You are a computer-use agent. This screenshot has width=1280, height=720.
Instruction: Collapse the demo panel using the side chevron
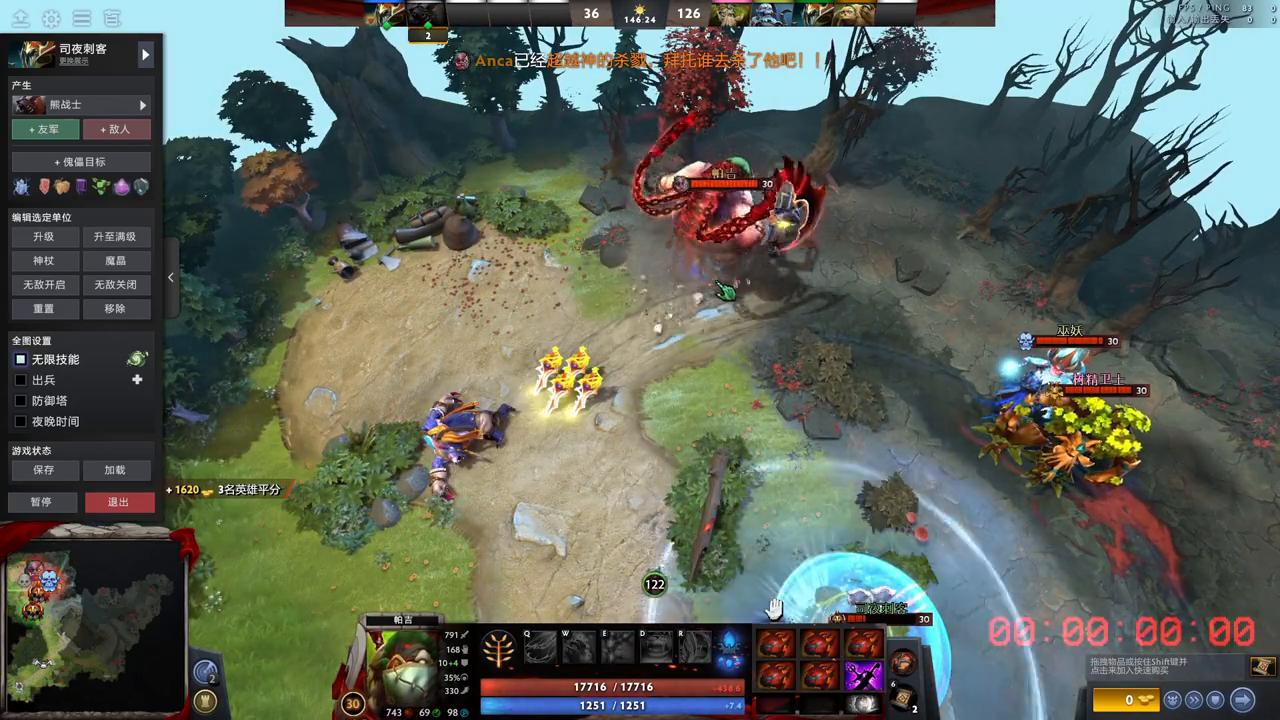171,277
